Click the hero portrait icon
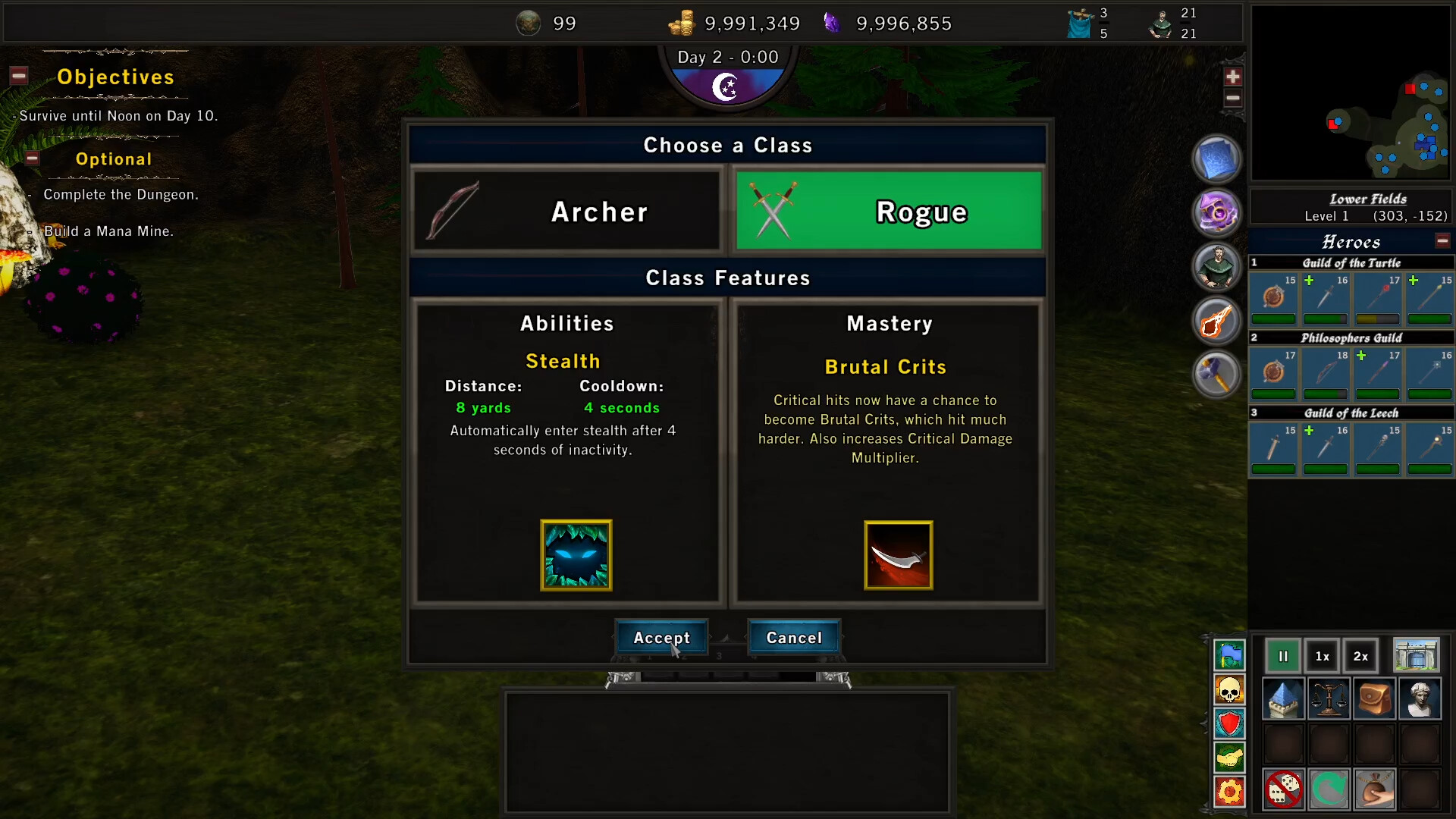1456x819 pixels. coord(1216,267)
